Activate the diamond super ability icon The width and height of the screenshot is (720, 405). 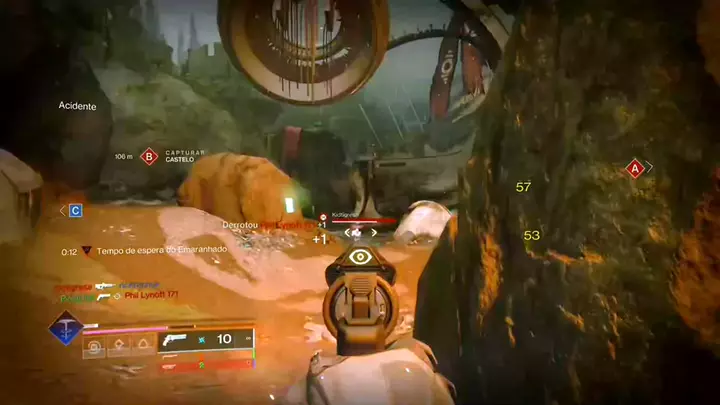pyautogui.click(x=66, y=328)
